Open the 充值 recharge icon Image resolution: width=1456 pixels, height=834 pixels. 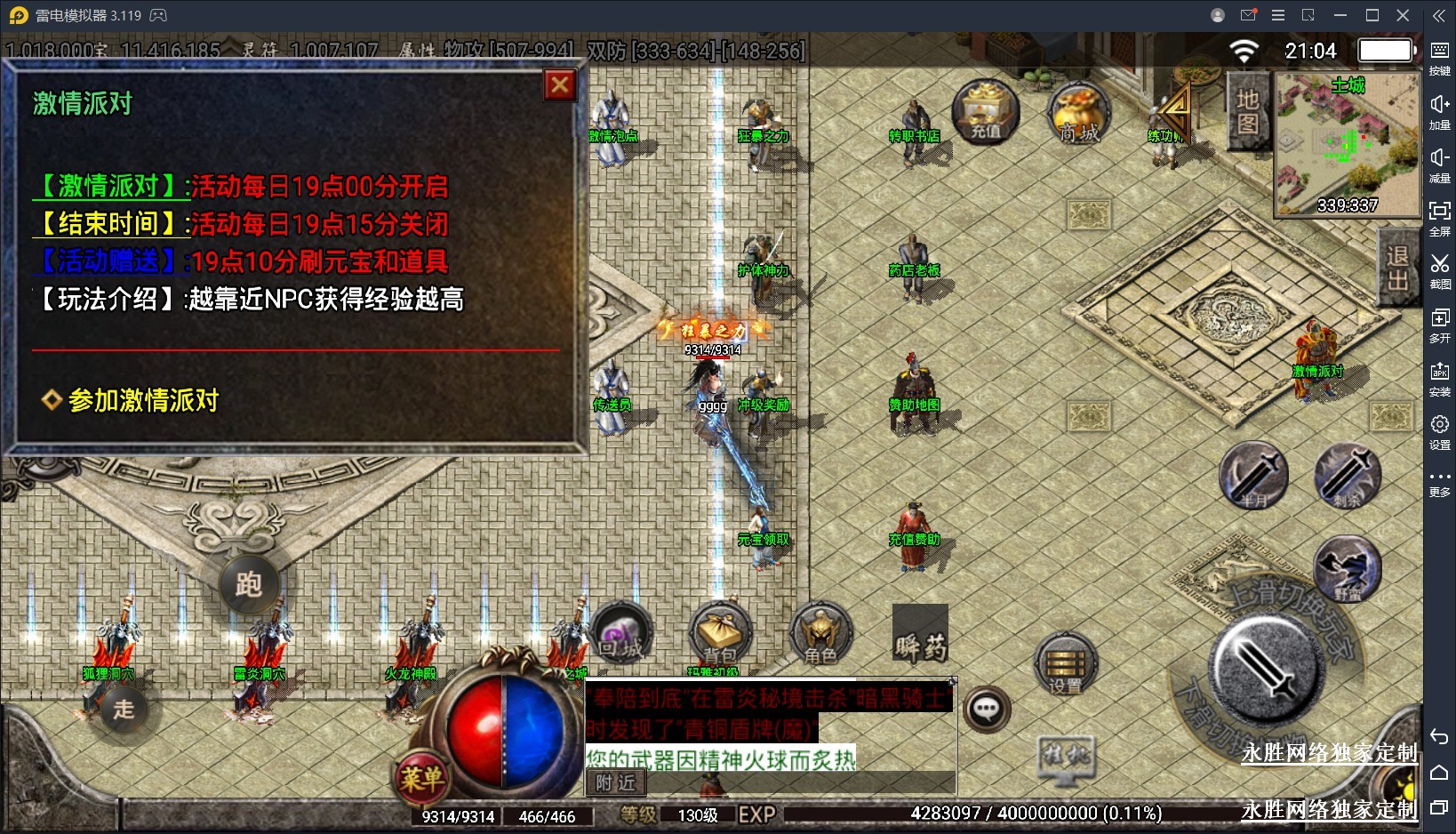pos(985,112)
